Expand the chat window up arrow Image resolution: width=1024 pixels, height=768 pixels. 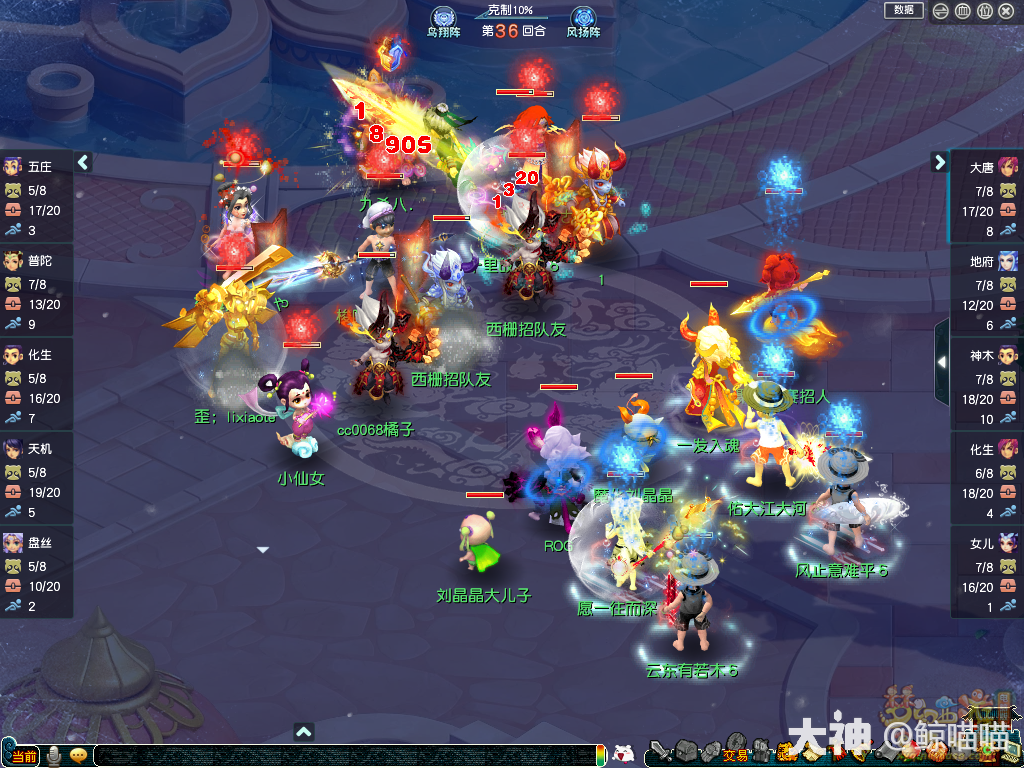(304, 732)
